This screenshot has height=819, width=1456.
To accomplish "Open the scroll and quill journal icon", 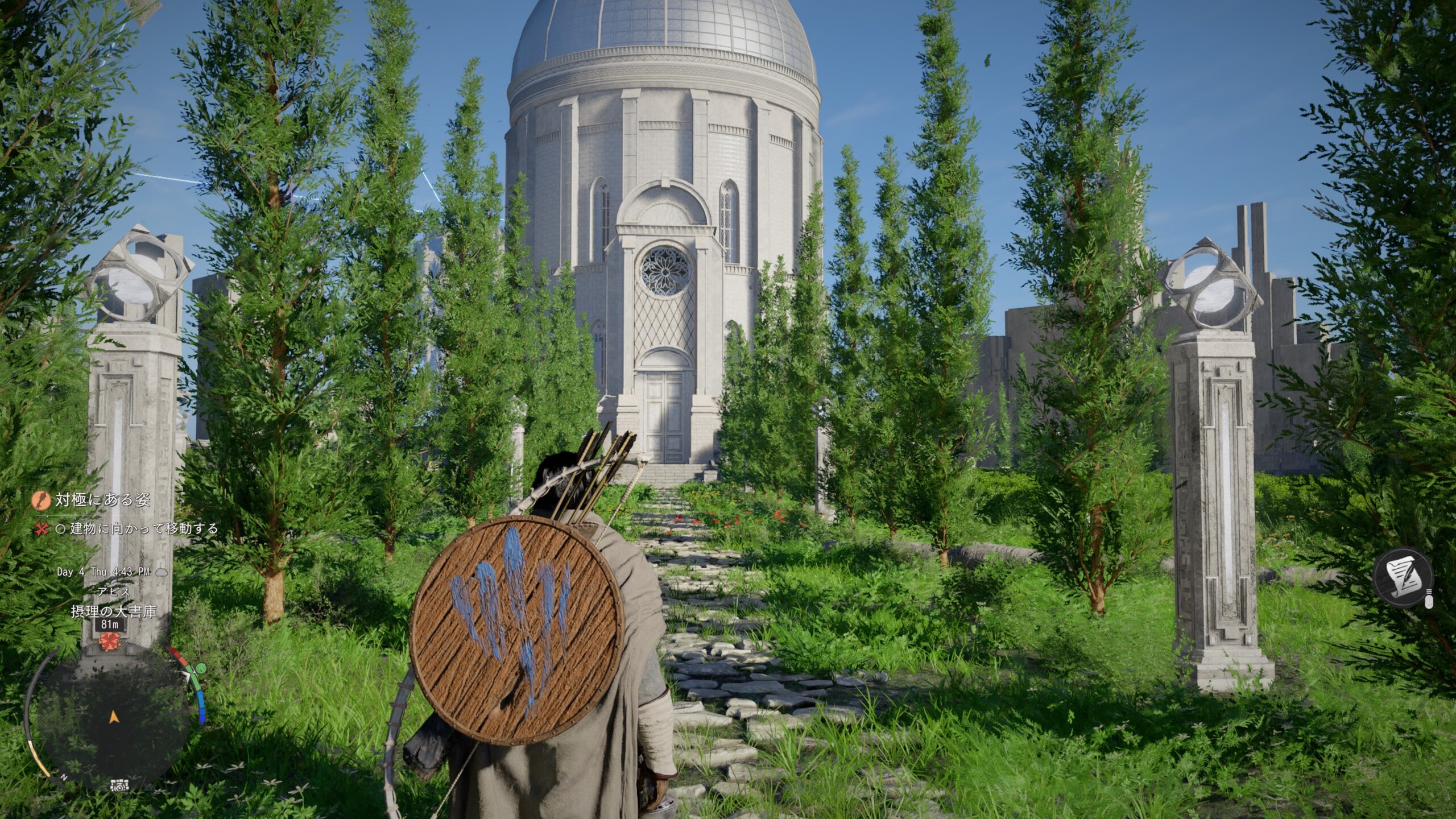I will pos(1403,581).
